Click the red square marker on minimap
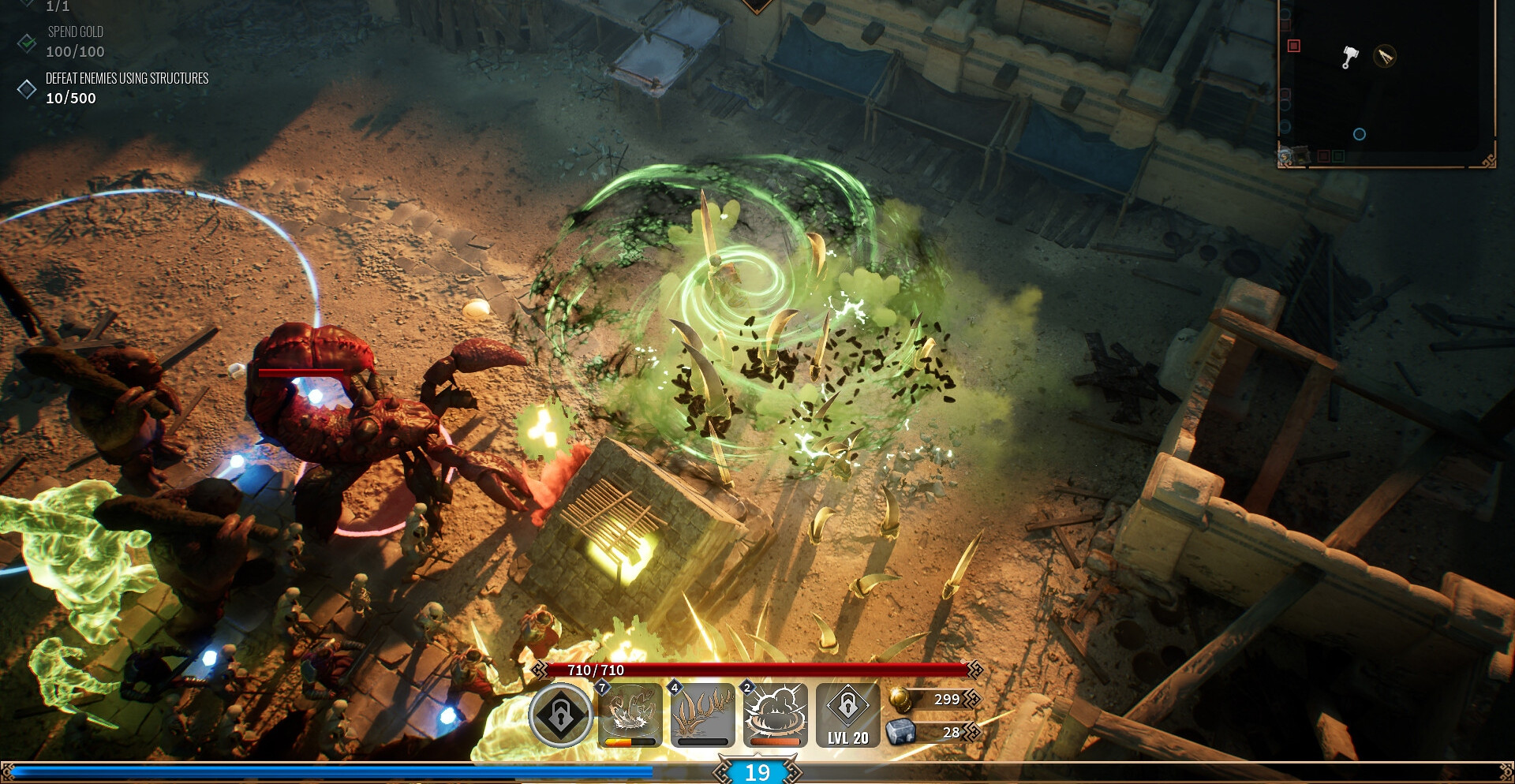1515x784 pixels. [x=1294, y=46]
